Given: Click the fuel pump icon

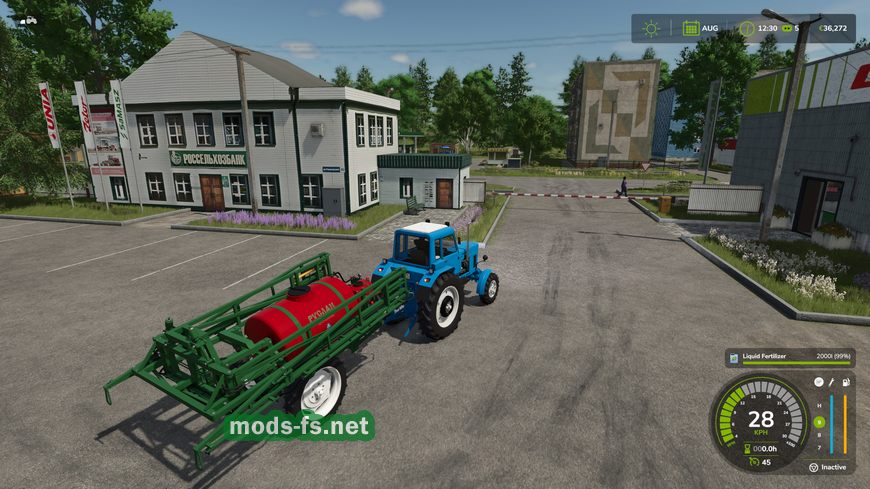Looking at the screenshot, I should tap(846, 382).
